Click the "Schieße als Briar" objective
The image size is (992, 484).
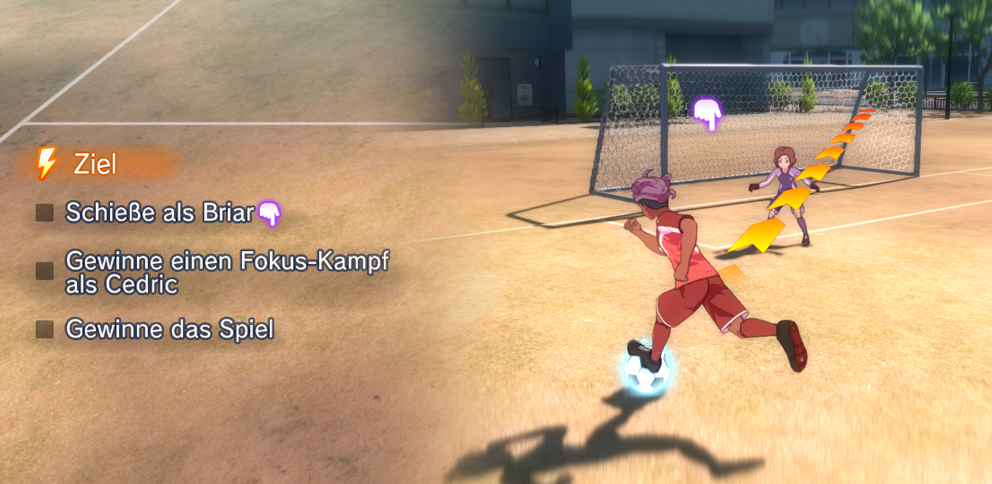coord(160,212)
